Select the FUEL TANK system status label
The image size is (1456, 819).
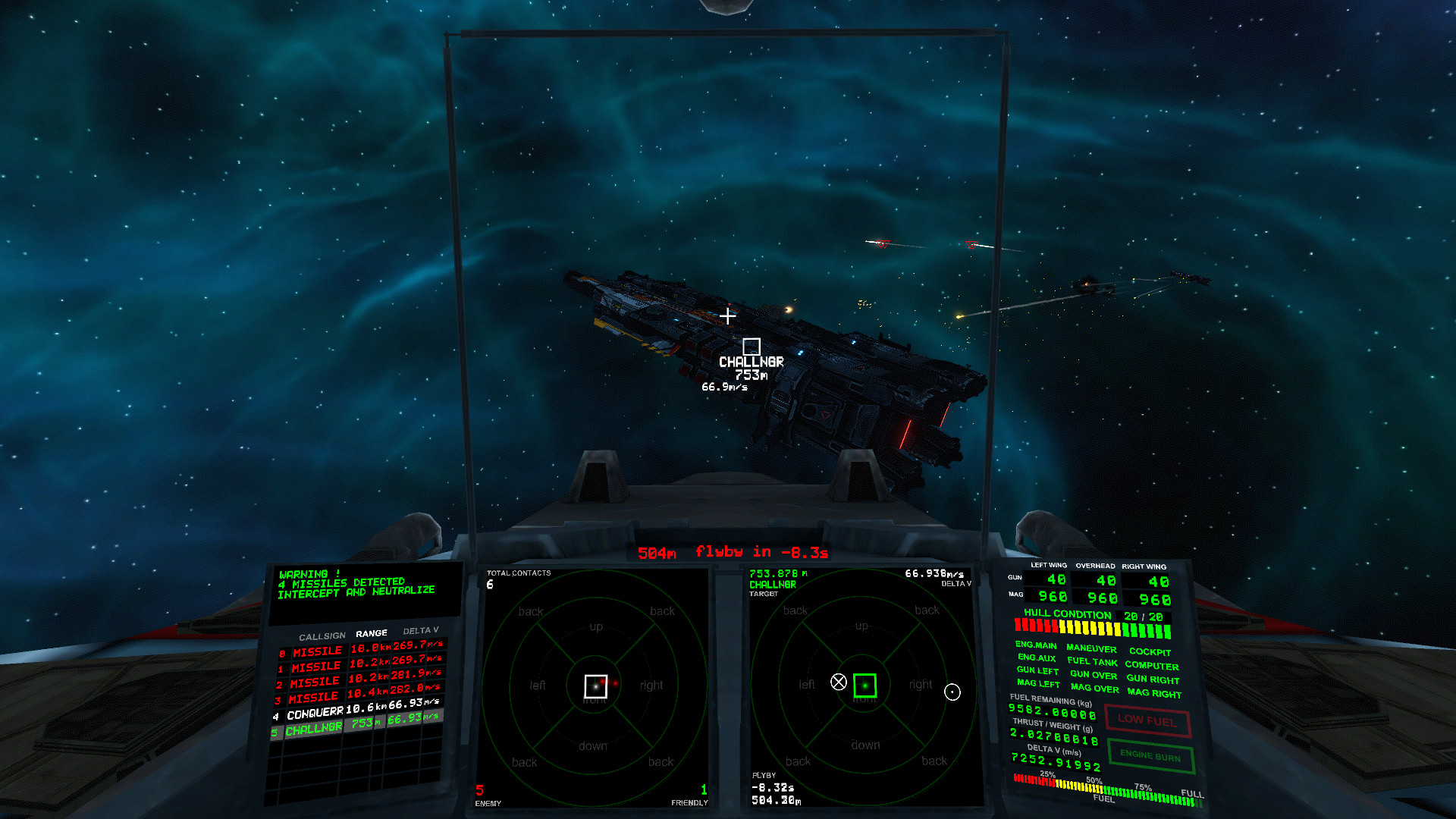tap(1092, 661)
